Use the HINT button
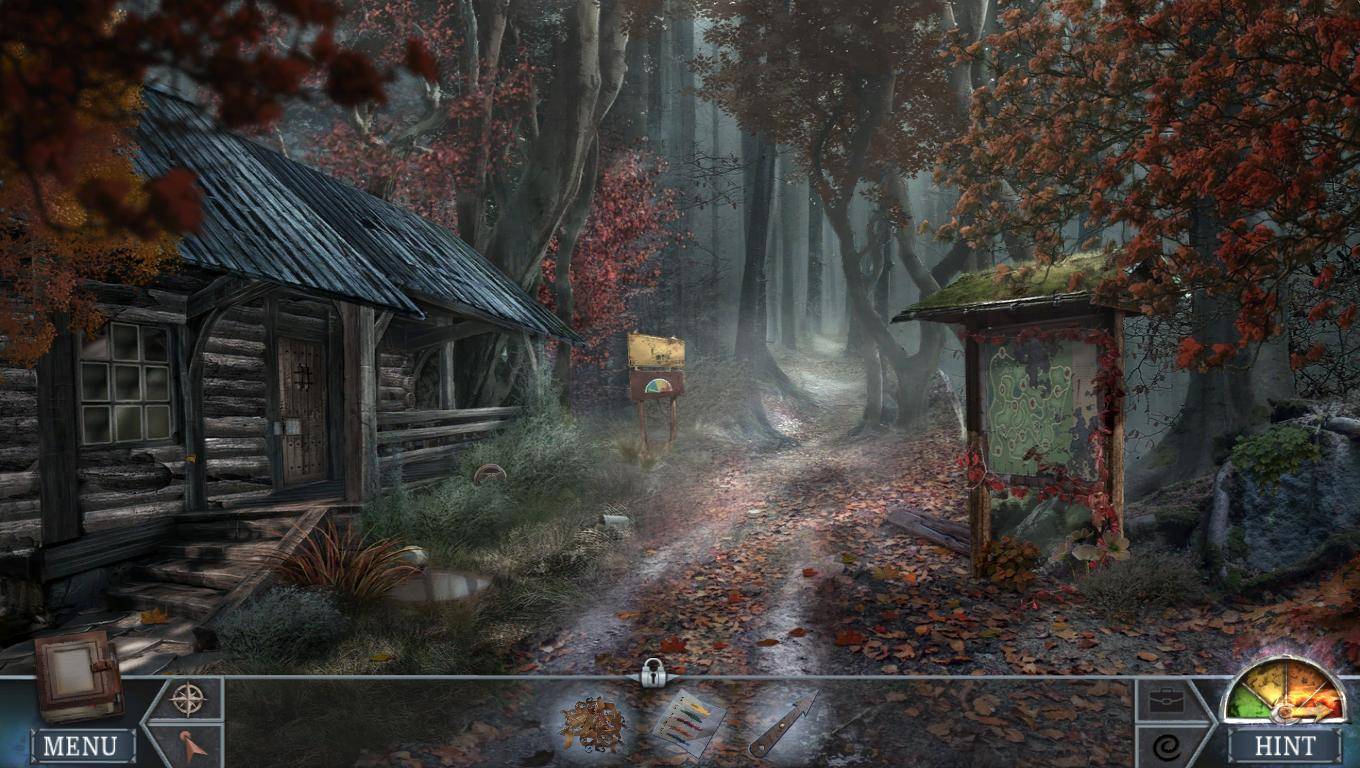The image size is (1360, 768). [1285, 746]
